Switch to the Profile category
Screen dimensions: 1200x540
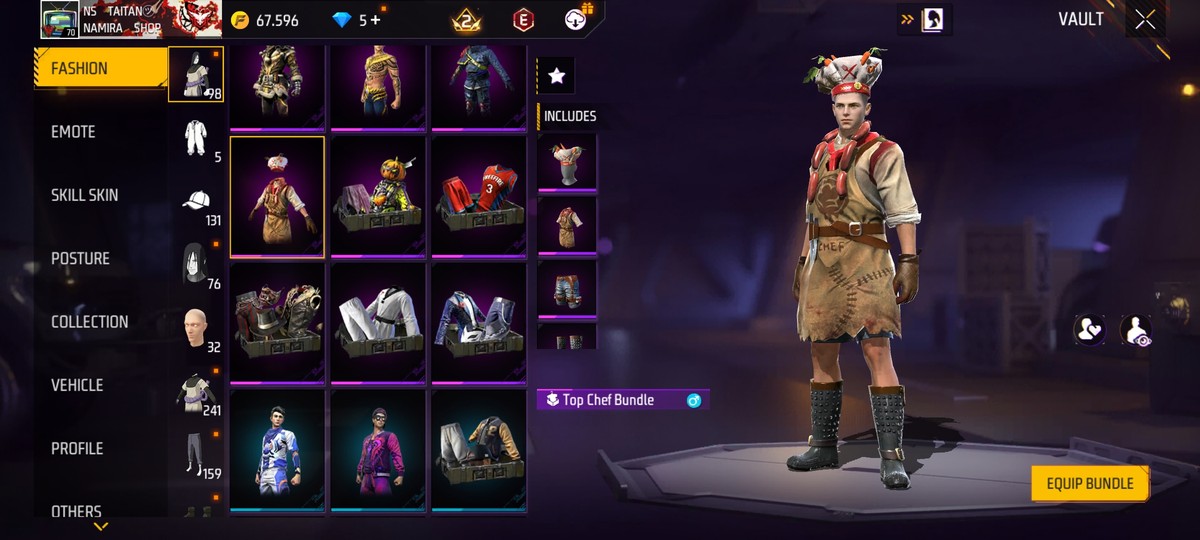coord(77,448)
